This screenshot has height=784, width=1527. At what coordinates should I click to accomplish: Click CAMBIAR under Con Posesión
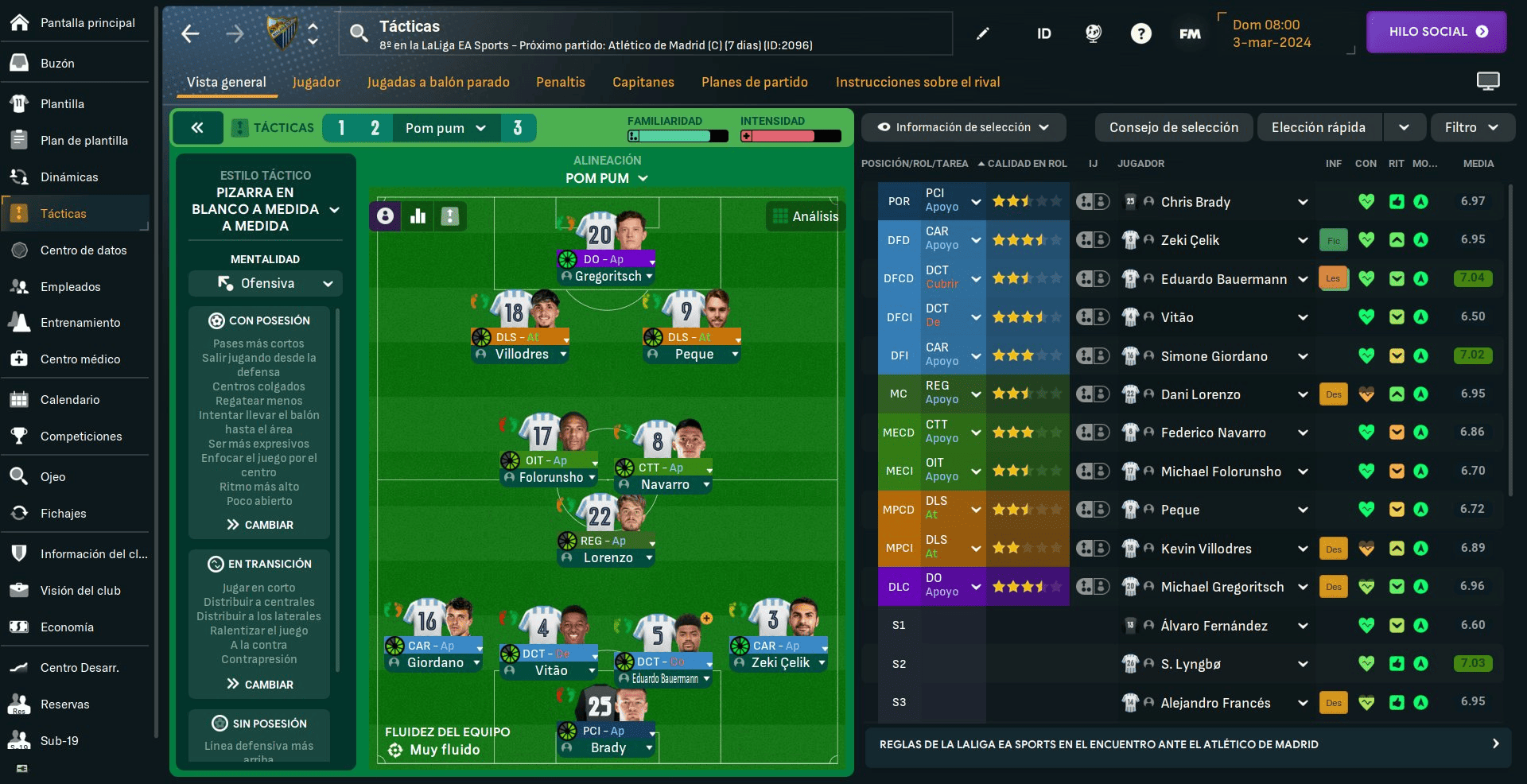tap(259, 525)
